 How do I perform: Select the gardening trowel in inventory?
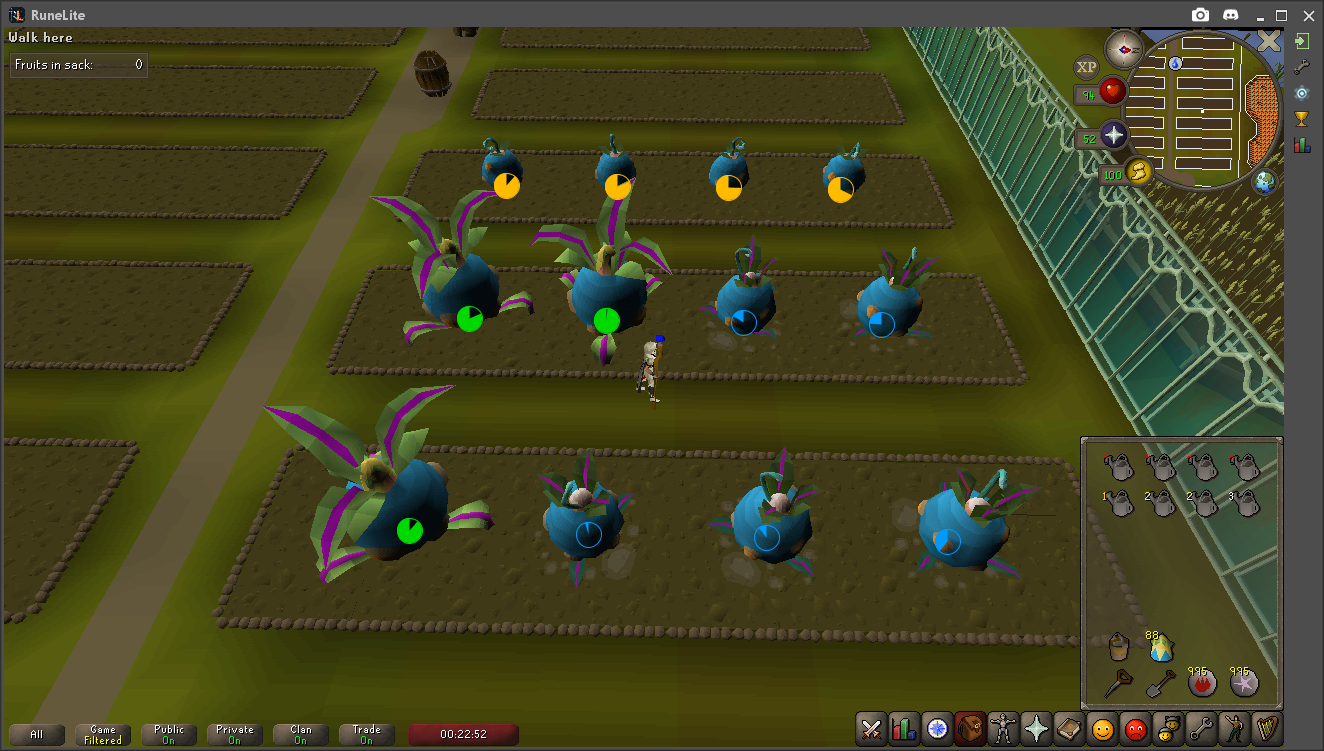tap(1118, 684)
